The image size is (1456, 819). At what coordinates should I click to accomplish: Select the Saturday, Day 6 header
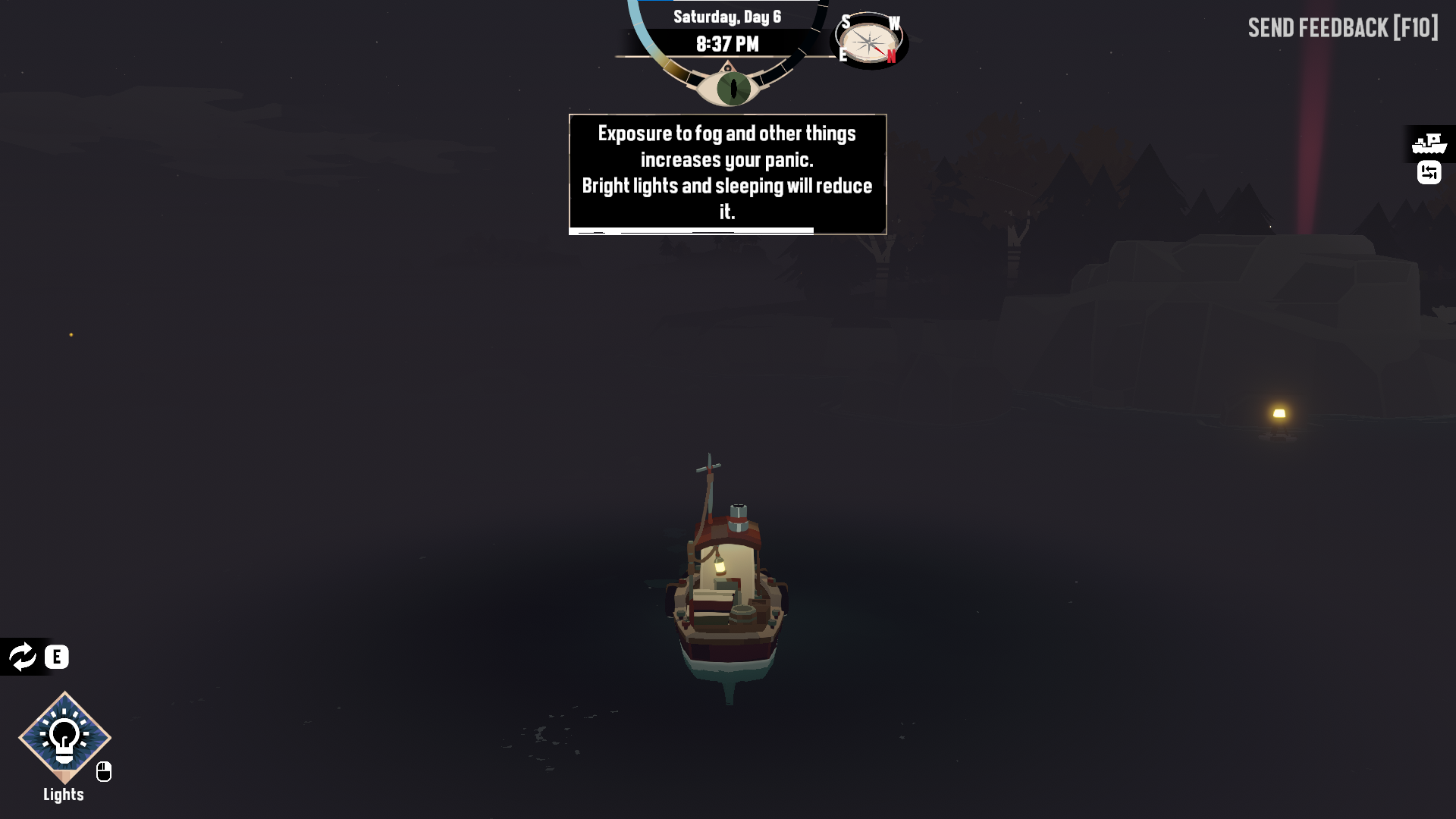(726, 16)
